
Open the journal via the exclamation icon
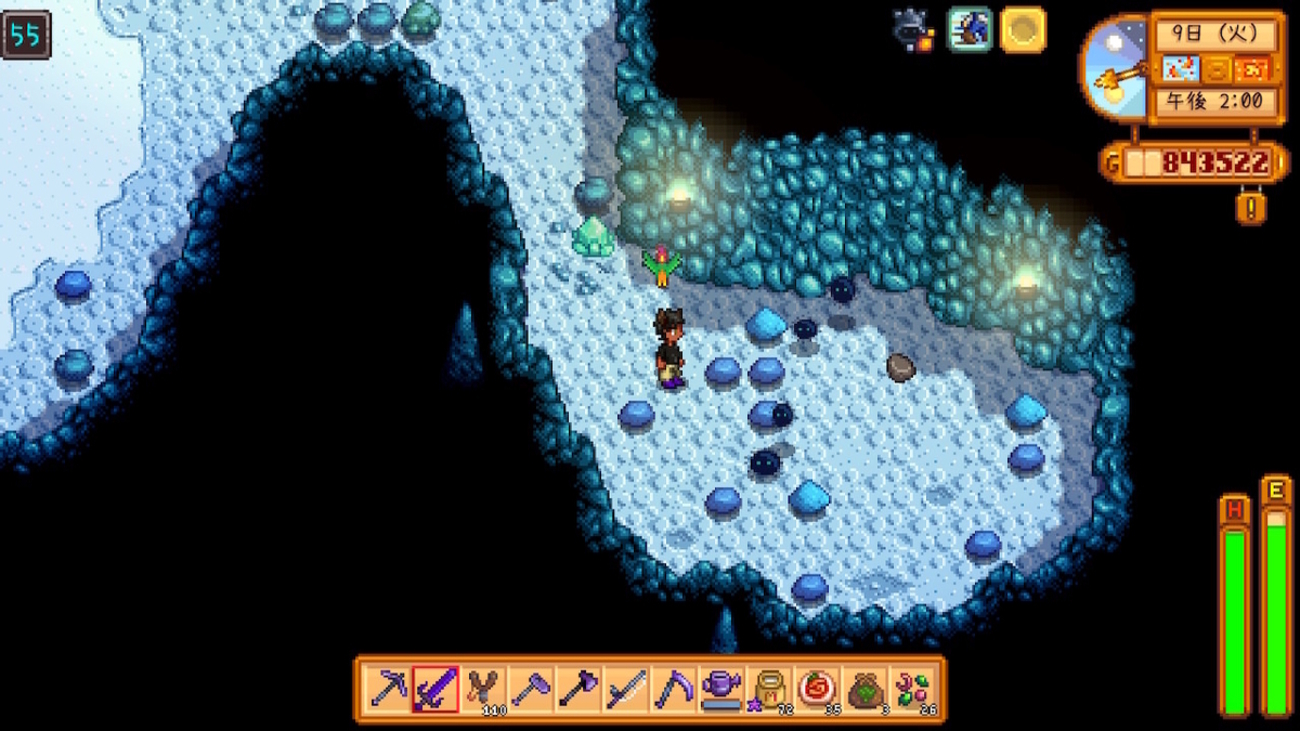(1251, 207)
